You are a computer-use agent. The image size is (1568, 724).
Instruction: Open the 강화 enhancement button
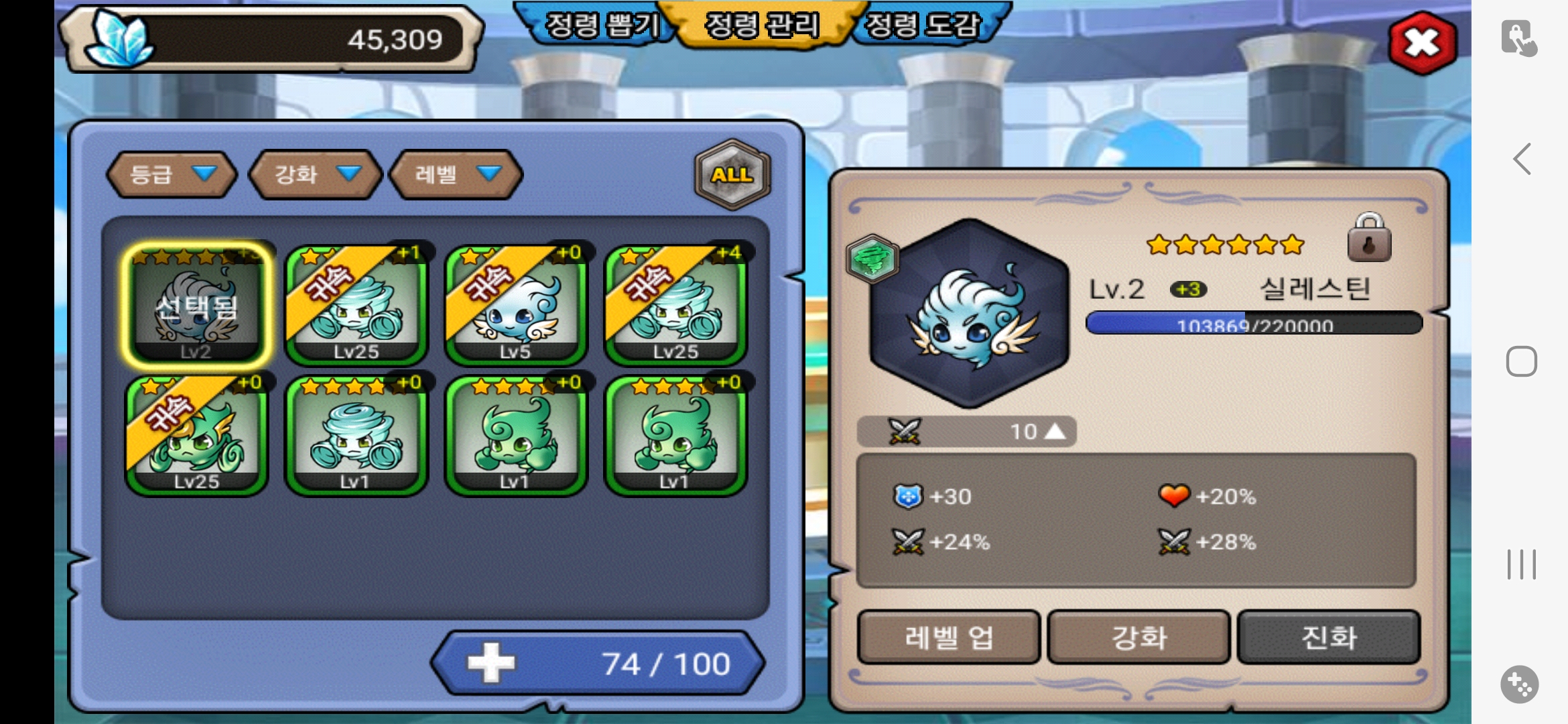pyautogui.click(x=1138, y=637)
